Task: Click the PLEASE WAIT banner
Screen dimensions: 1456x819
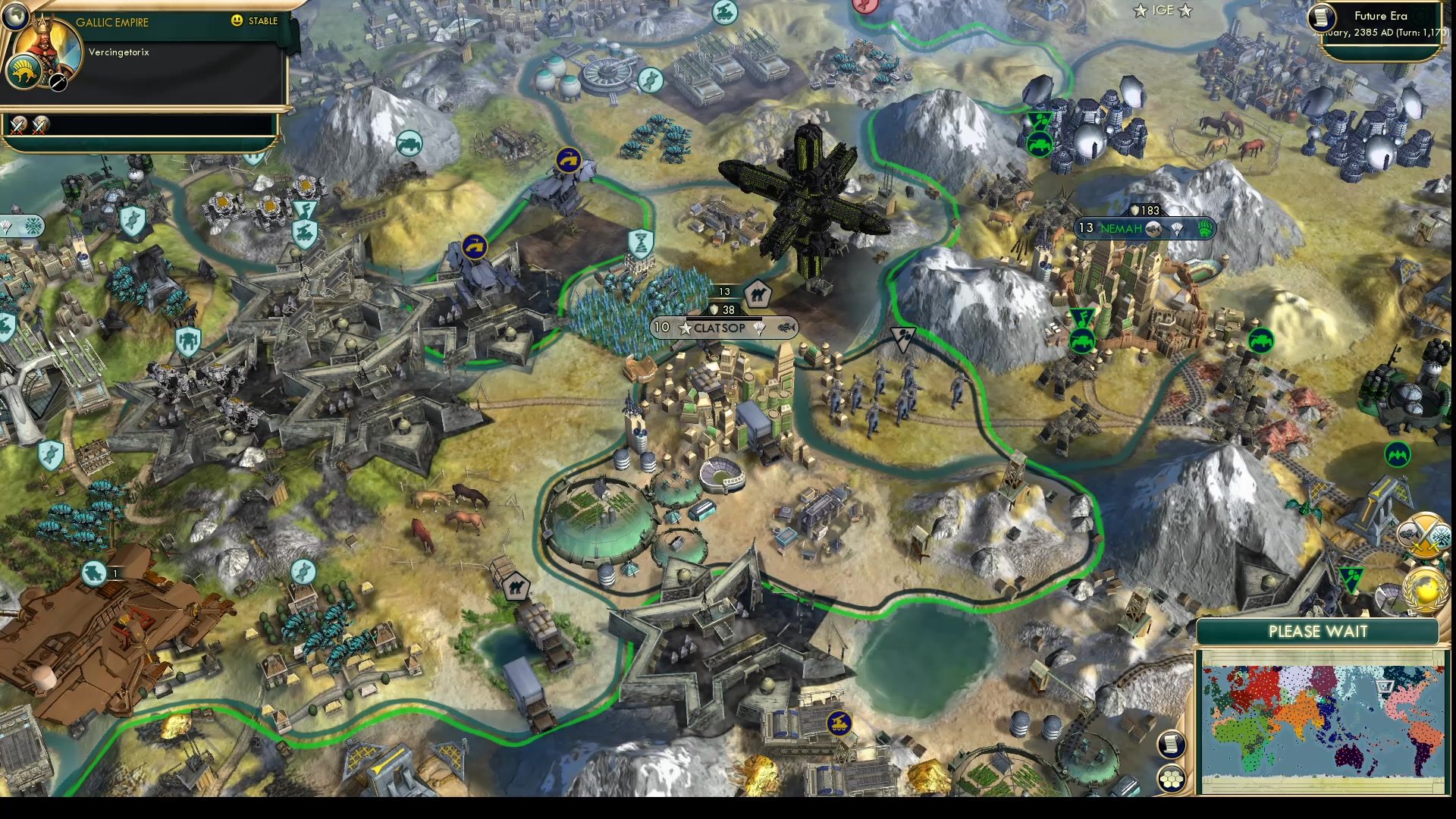Action: (1318, 631)
